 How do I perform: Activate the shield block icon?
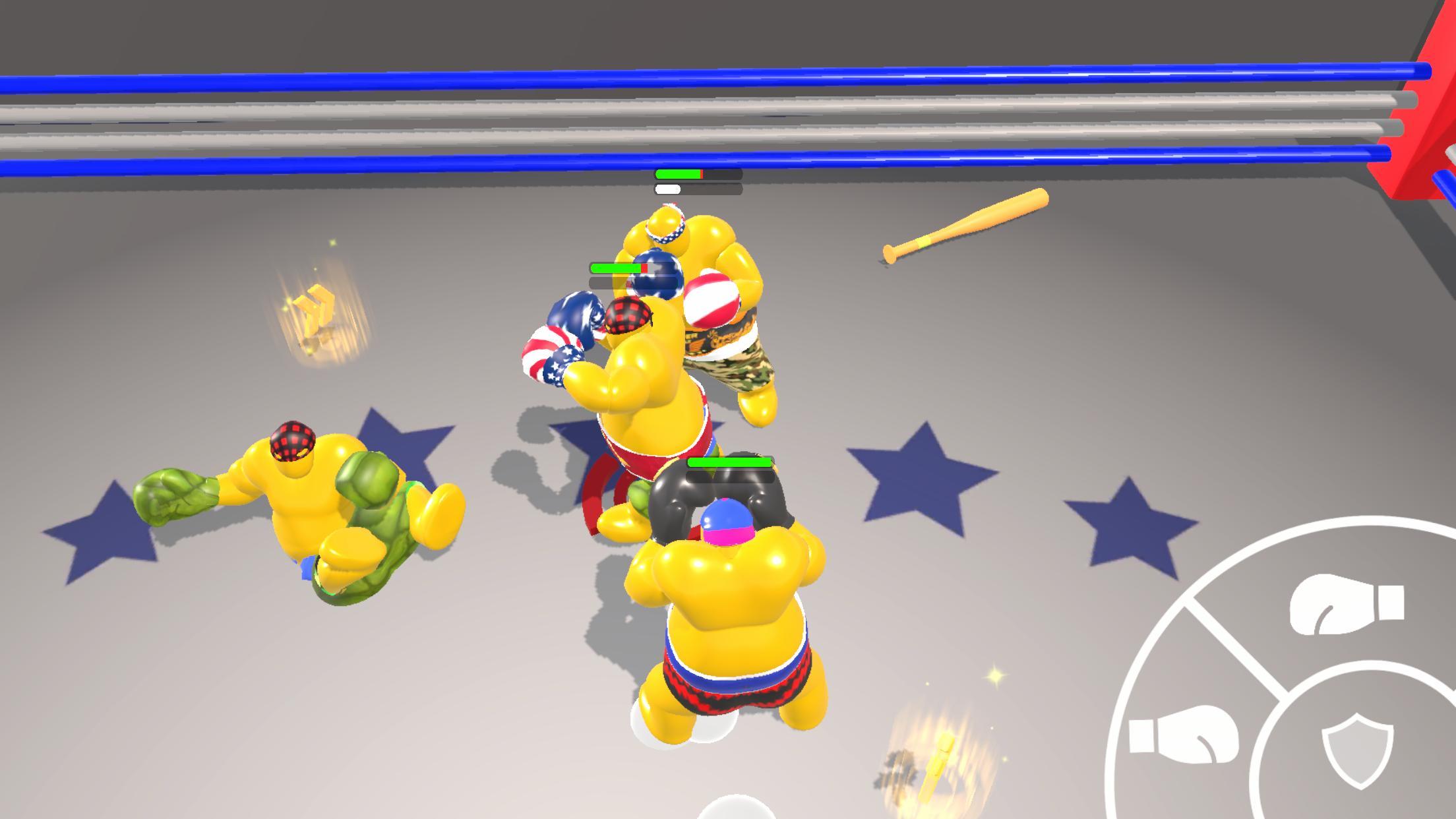pos(1357,752)
